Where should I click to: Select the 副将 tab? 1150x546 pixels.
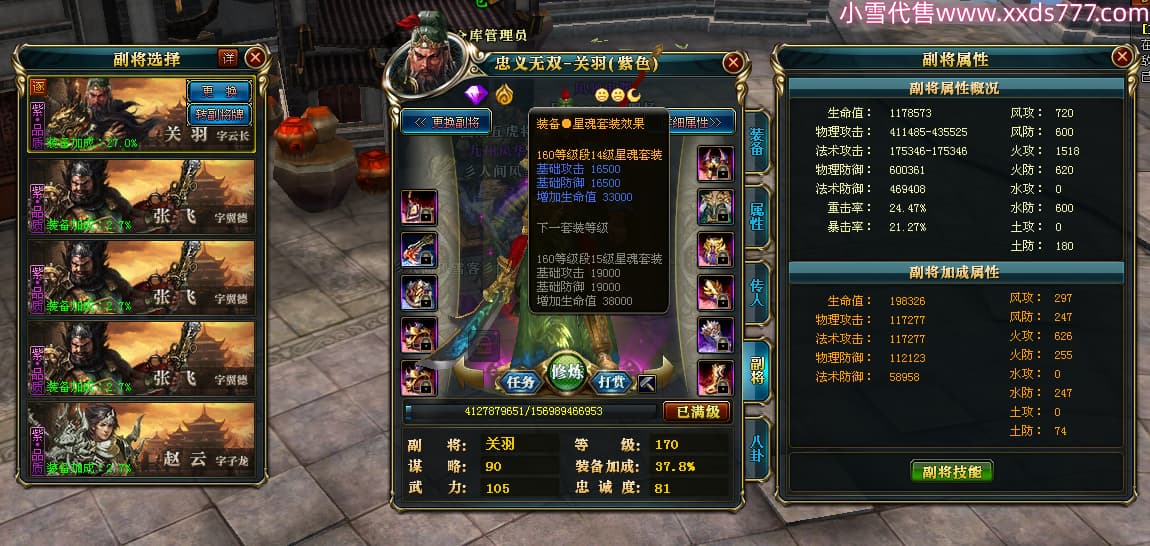coord(757,369)
